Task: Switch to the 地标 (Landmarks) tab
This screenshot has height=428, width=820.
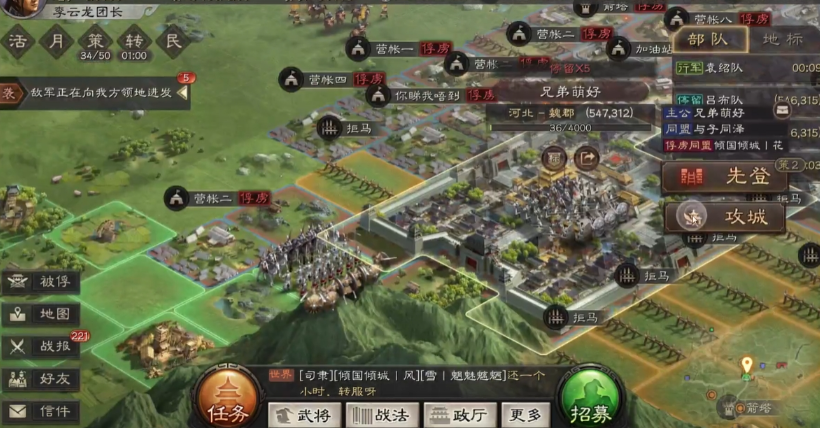Action: pyautogui.click(x=781, y=39)
